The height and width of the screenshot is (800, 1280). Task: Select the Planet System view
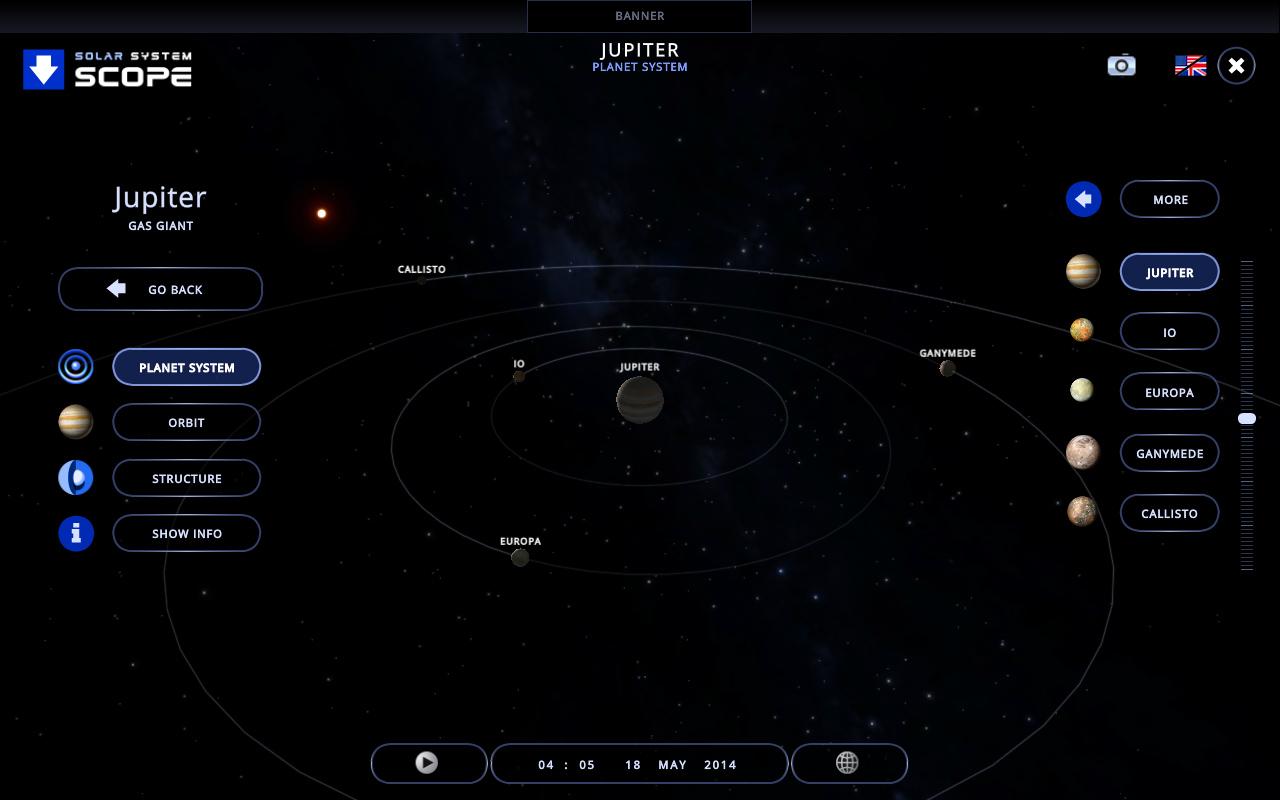pyautogui.click(x=186, y=367)
